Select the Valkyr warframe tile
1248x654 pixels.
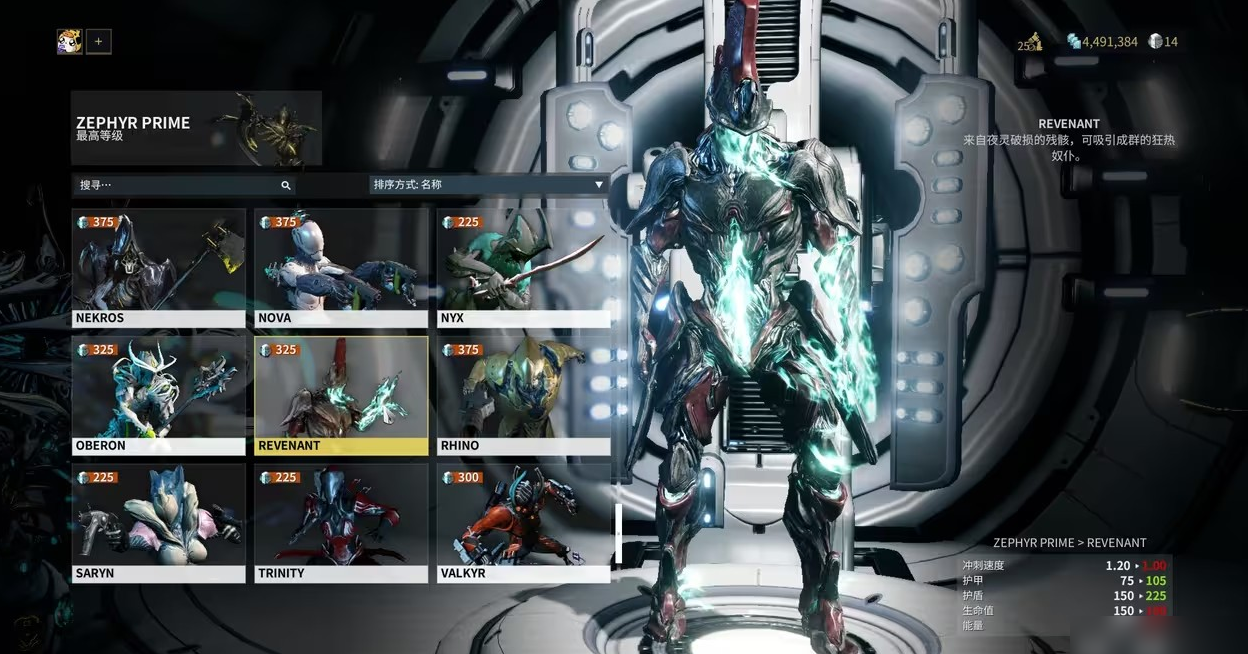pos(523,523)
